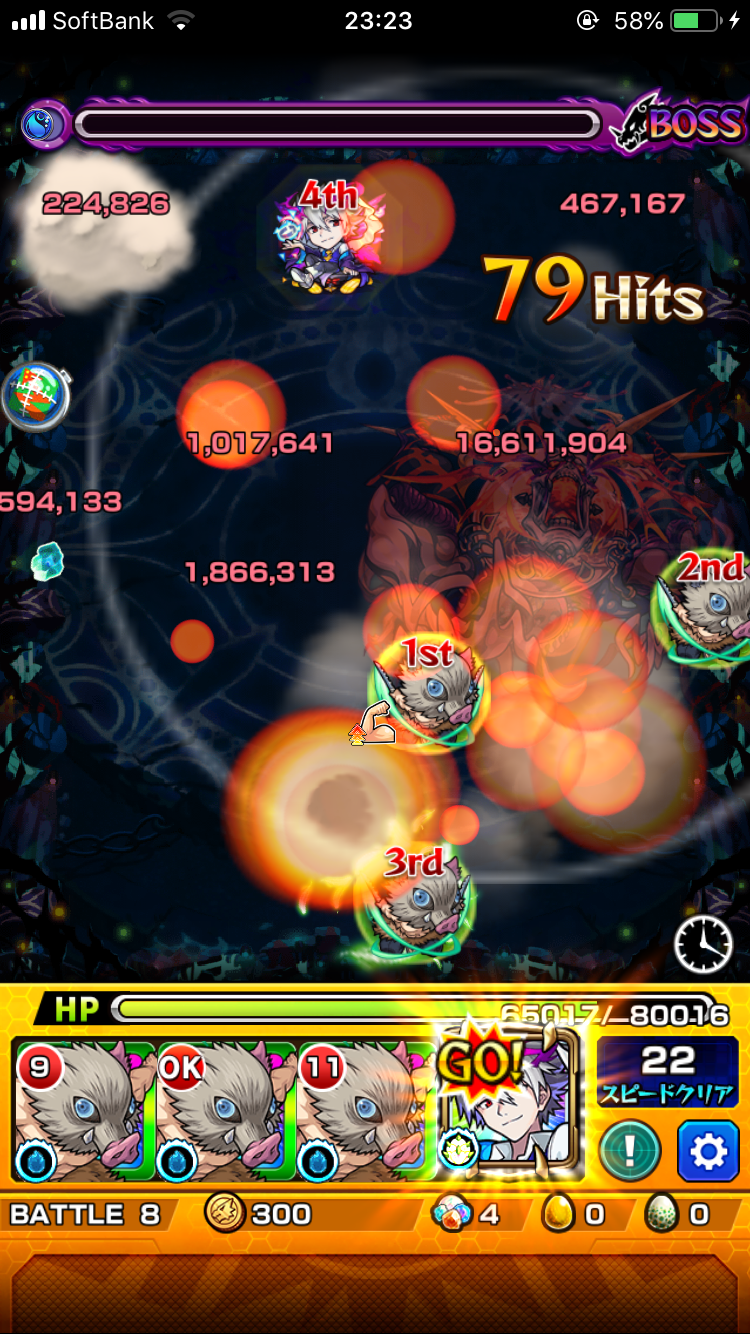Click the white clock icon
The height and width of the screenshot is (1334, 750).
coord(704,944)
